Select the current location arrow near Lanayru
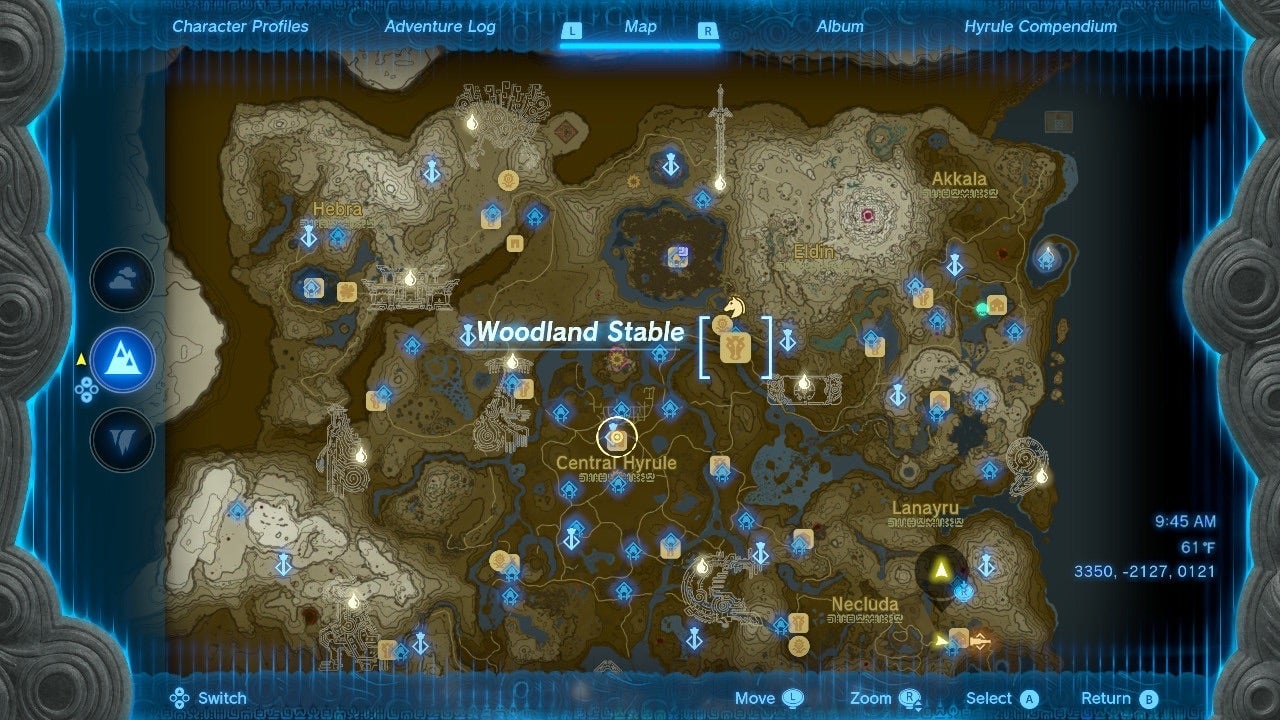Viewport: 1280px width, 720px height. (941, 571)
